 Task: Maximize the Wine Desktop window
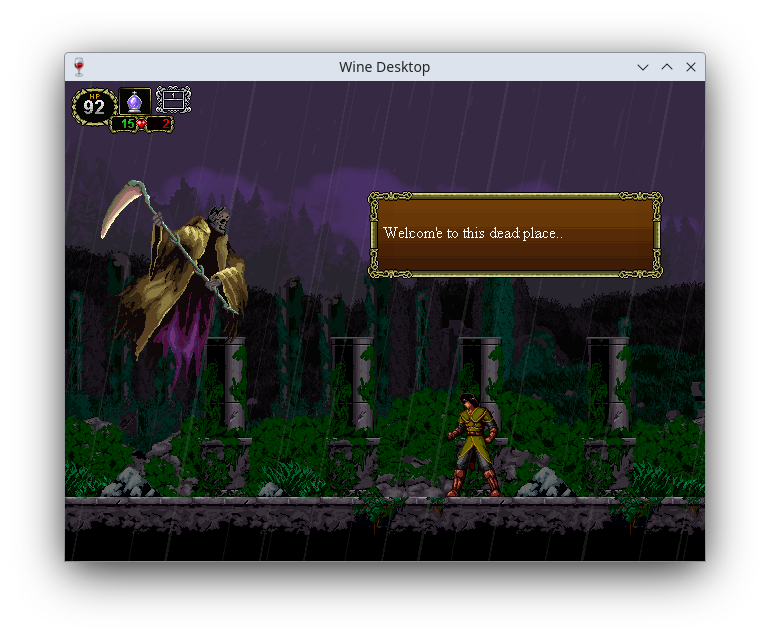[667, 67]
